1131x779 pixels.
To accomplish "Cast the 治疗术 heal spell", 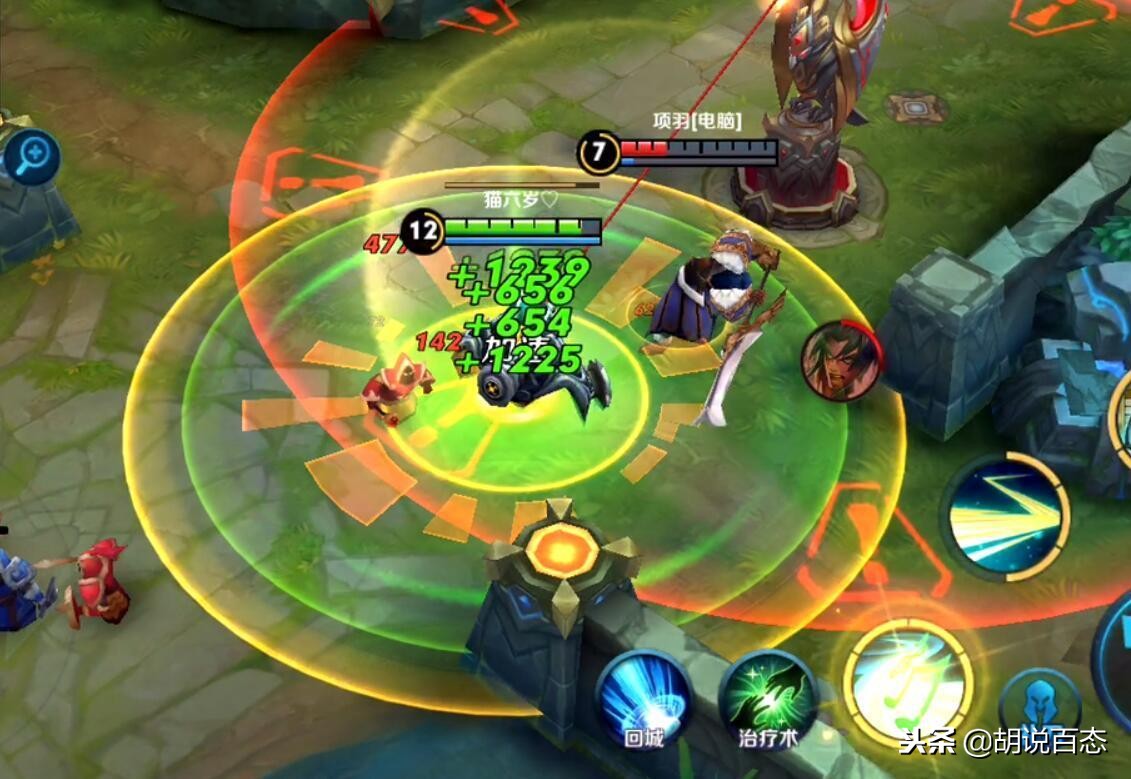I will [x=768, y=697].
